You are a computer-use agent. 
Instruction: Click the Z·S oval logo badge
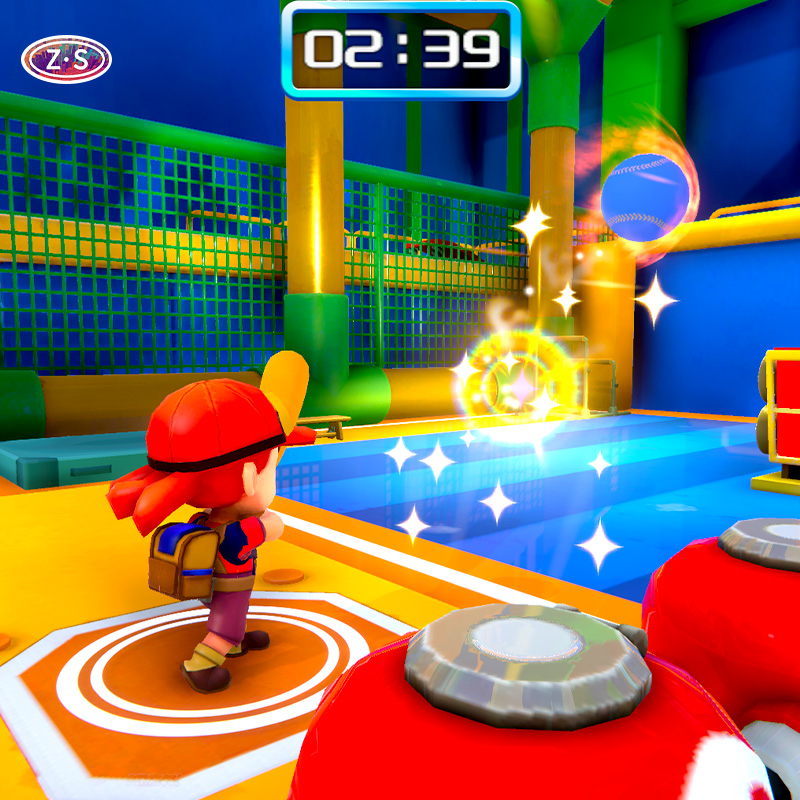66,60
